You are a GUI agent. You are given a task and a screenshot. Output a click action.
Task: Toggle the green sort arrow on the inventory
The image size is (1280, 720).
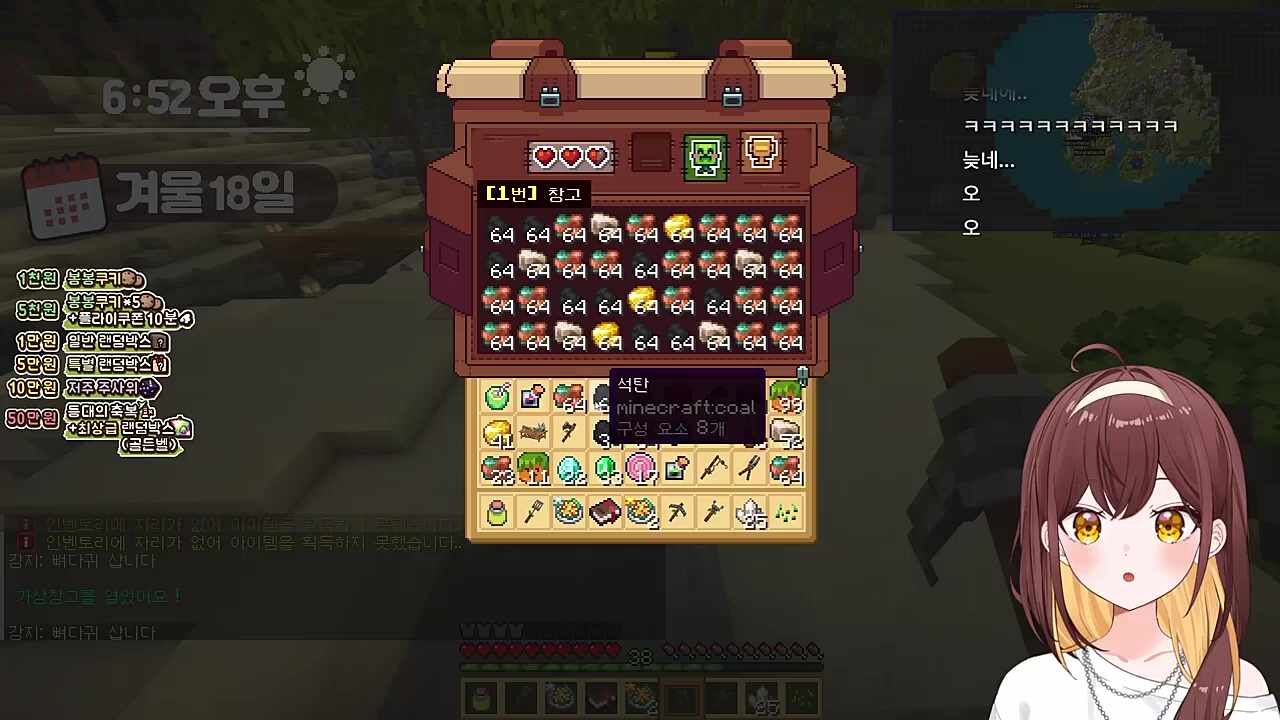[803, 377]
